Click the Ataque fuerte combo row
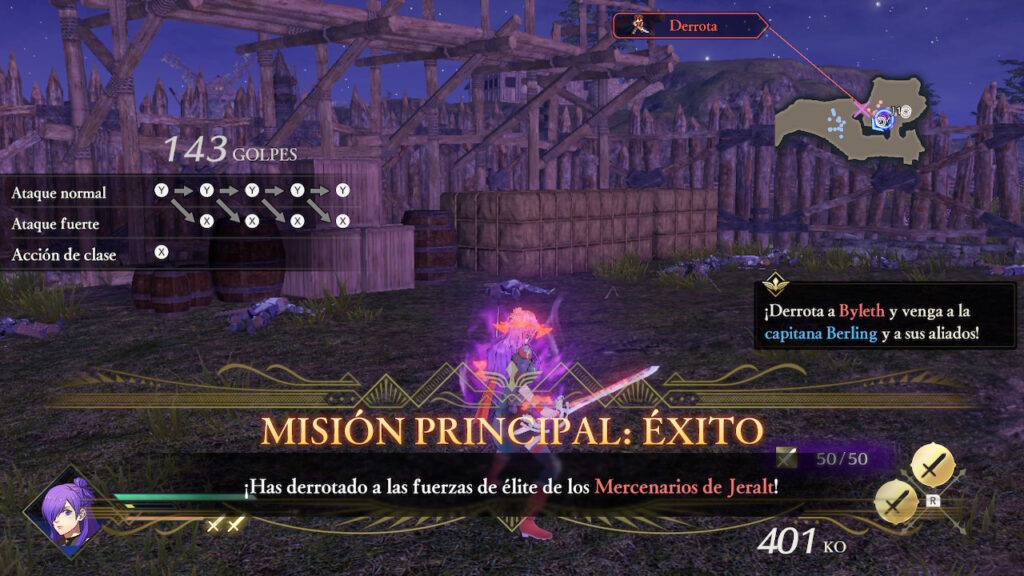Screen dimensions: 1024x576 click(x=181, y=222)
